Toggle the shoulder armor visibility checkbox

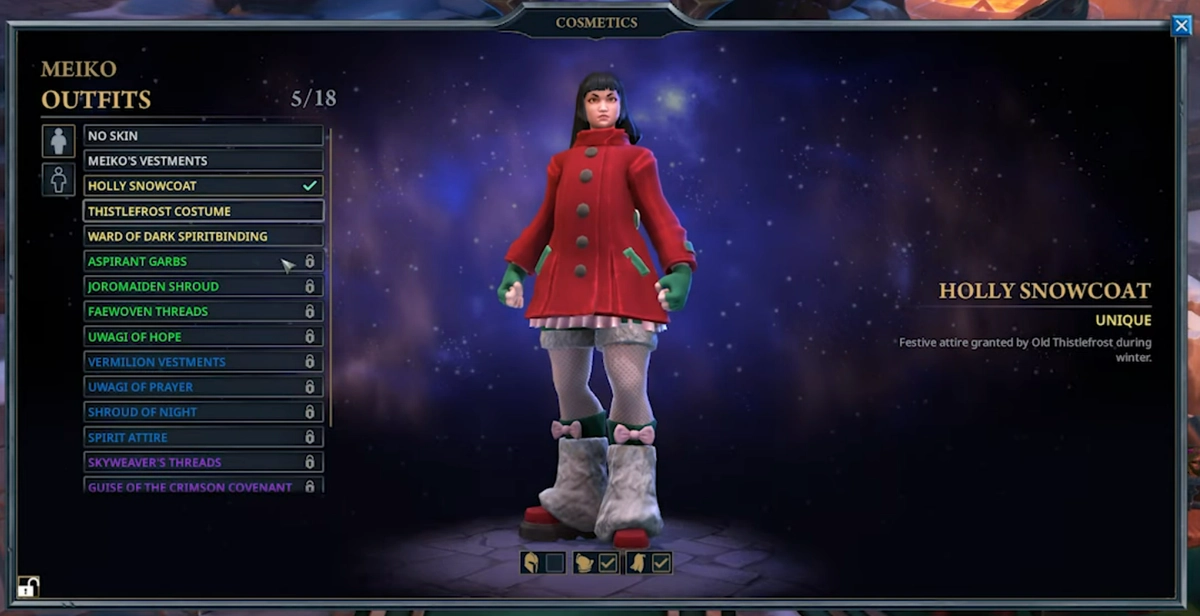point(608,563)
